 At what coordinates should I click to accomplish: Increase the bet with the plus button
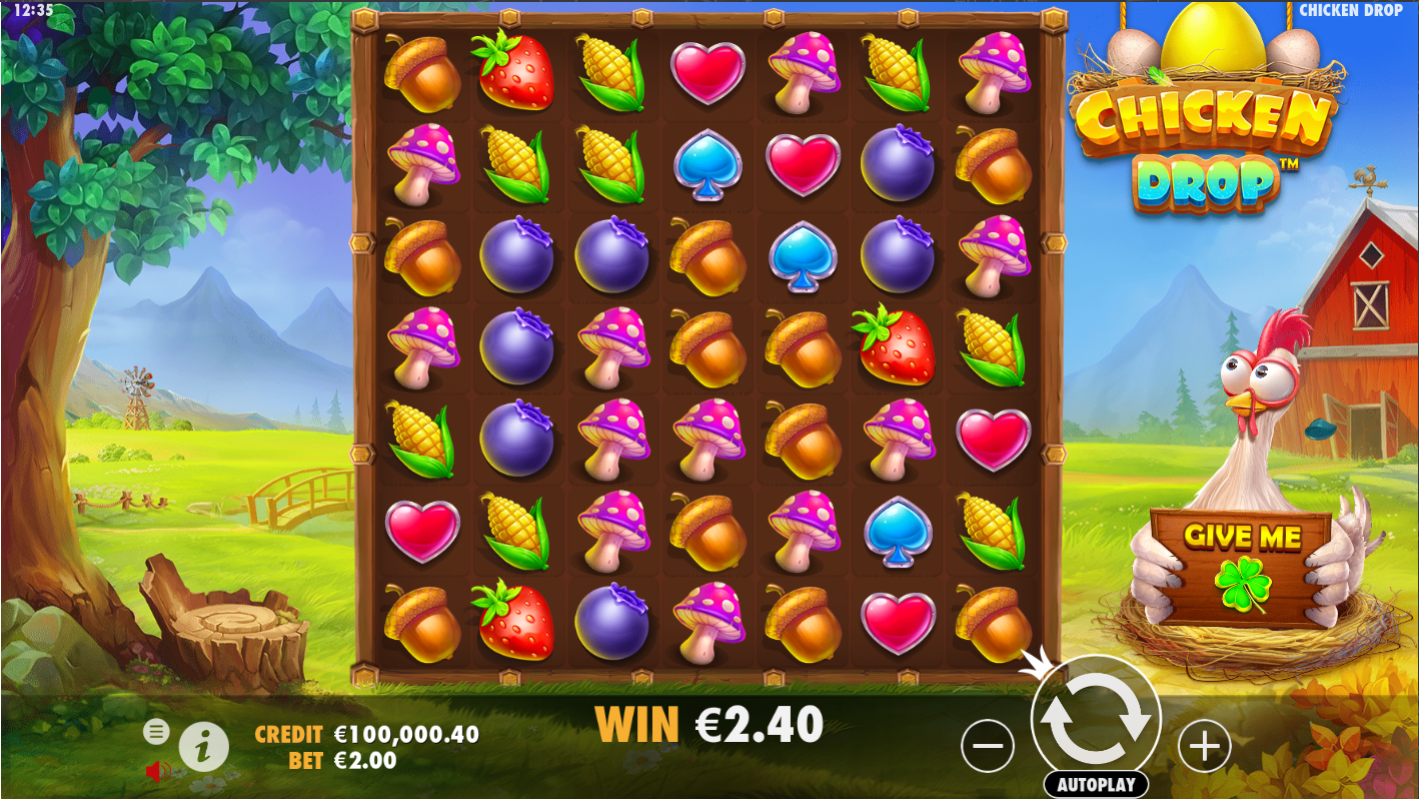(1204, 746)
